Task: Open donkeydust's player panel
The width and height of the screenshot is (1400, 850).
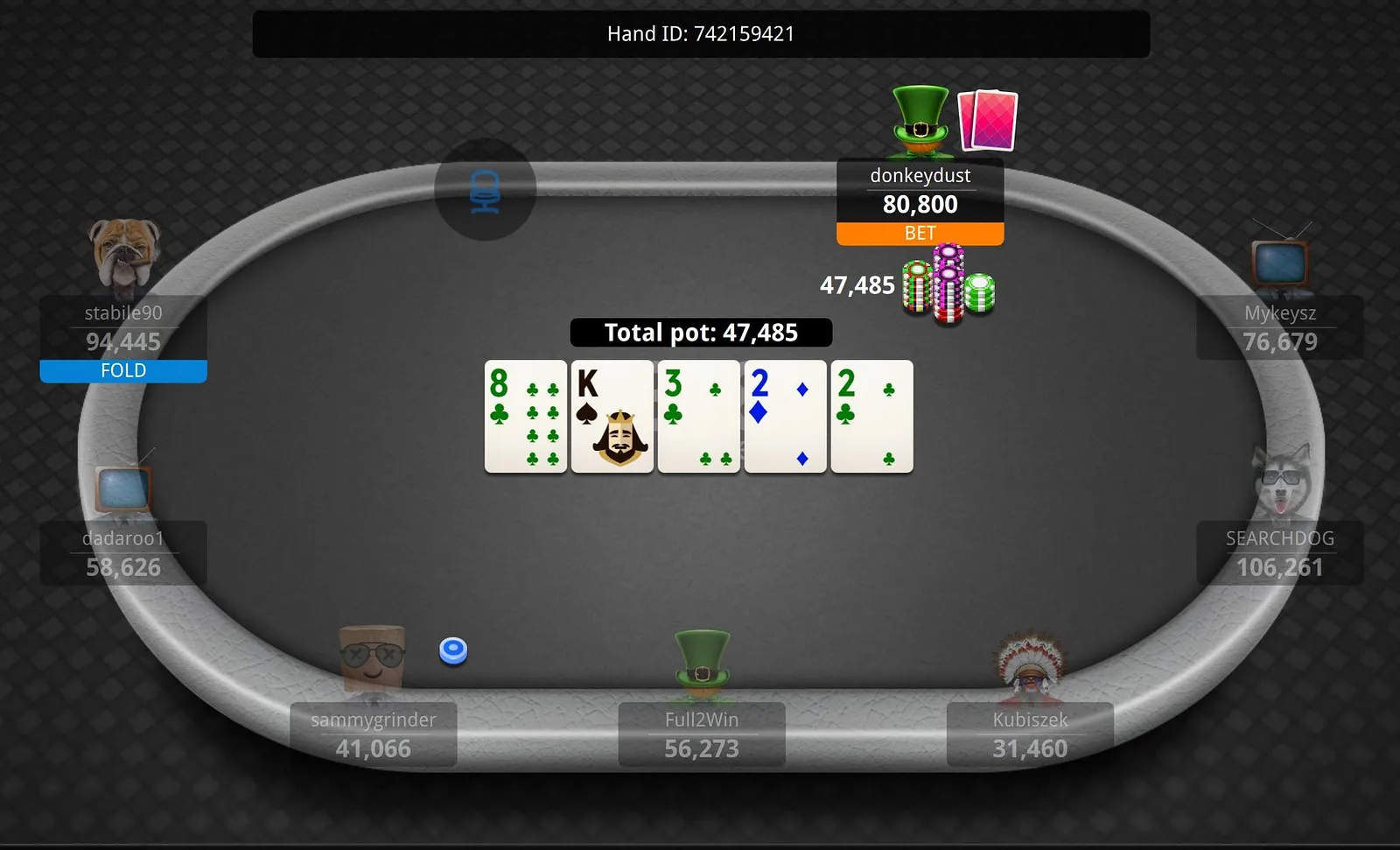Action: point(920,190)
